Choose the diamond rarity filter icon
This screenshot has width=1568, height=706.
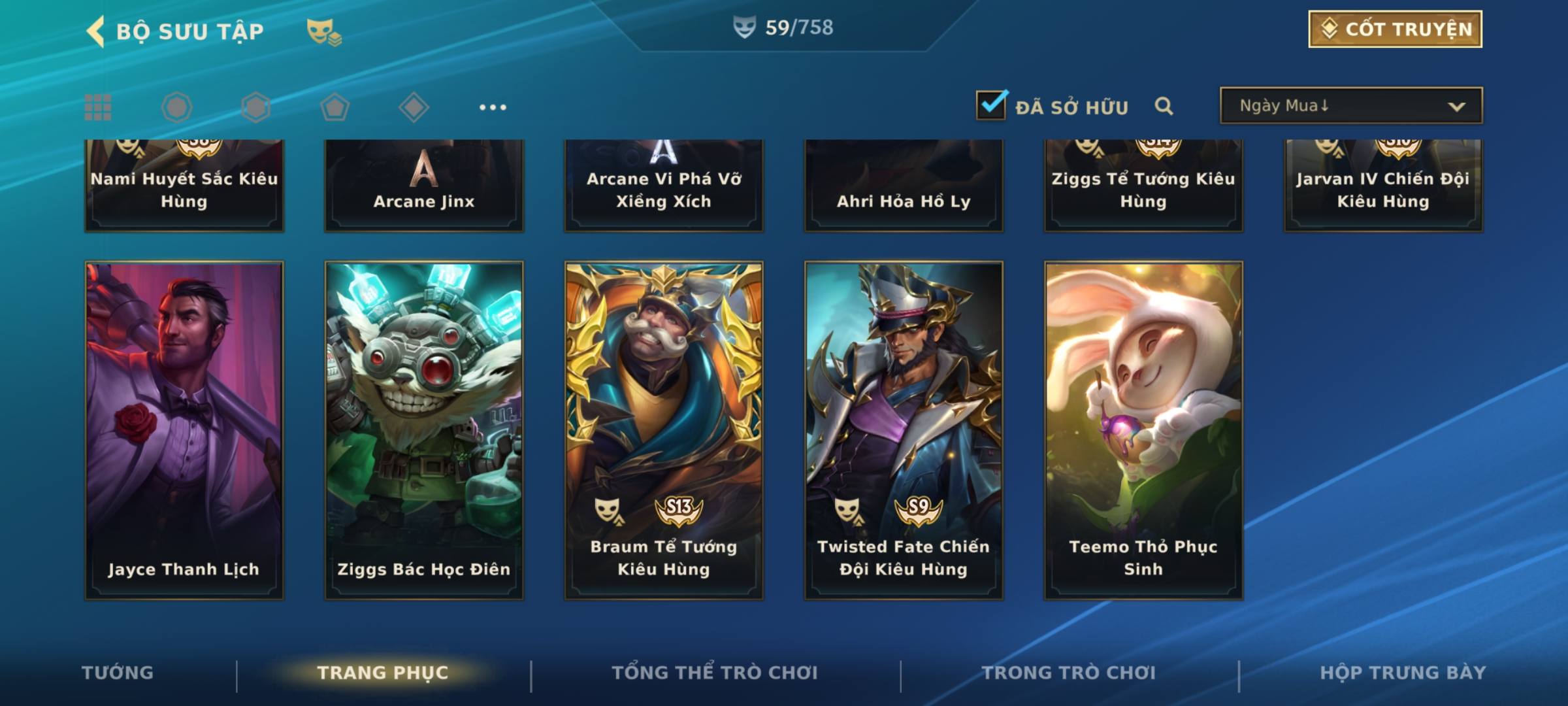click(414, 107)
